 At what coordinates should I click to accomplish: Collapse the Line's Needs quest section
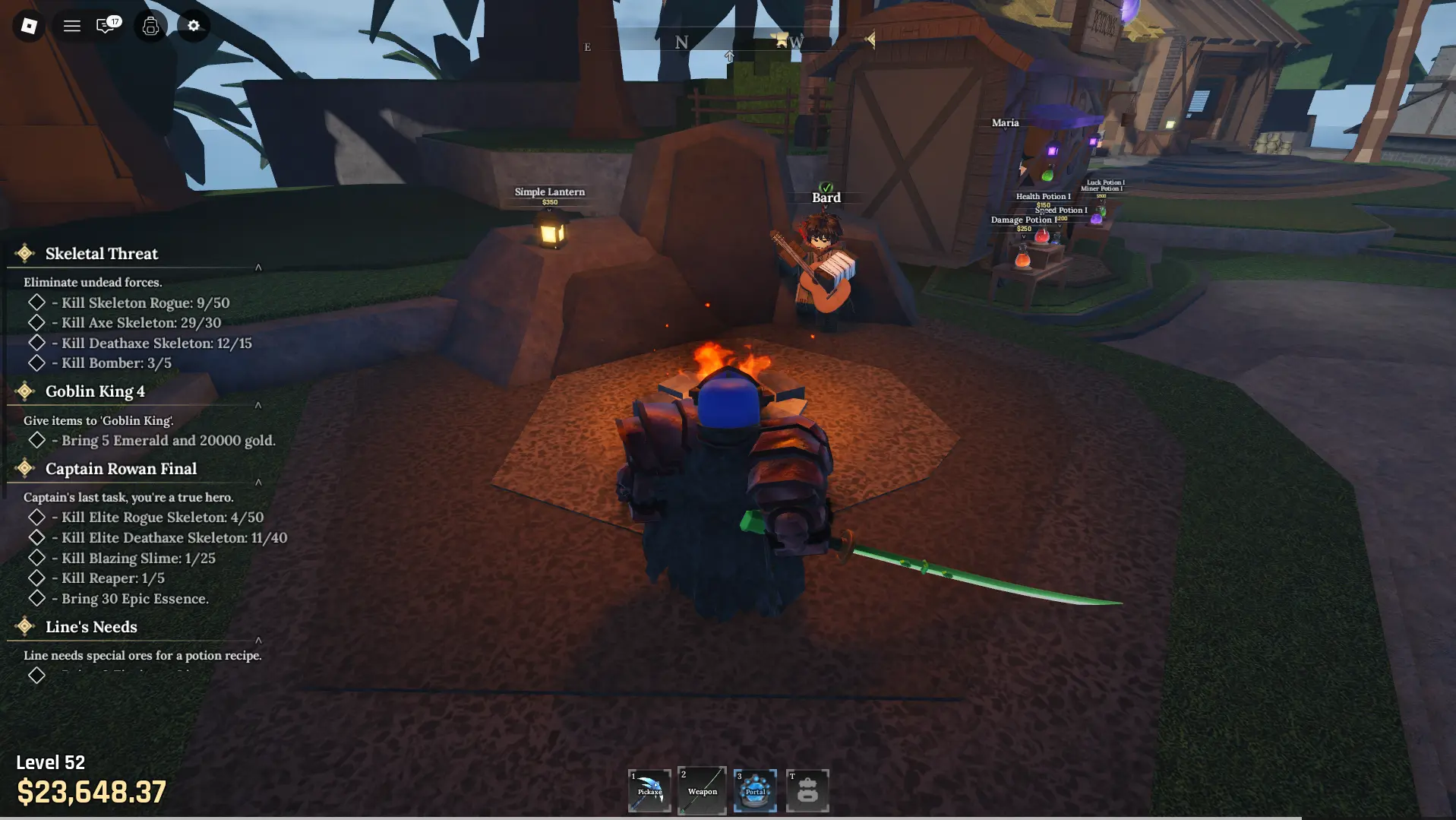tap(258, 640)
